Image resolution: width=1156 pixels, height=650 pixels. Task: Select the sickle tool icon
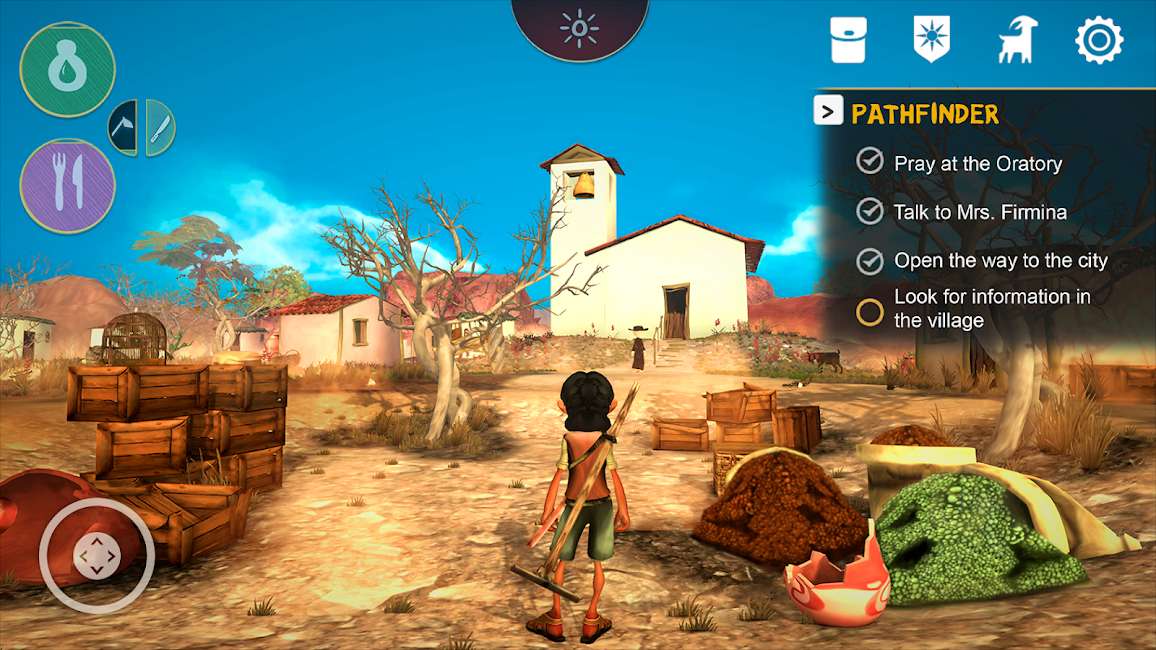(125, 128)
